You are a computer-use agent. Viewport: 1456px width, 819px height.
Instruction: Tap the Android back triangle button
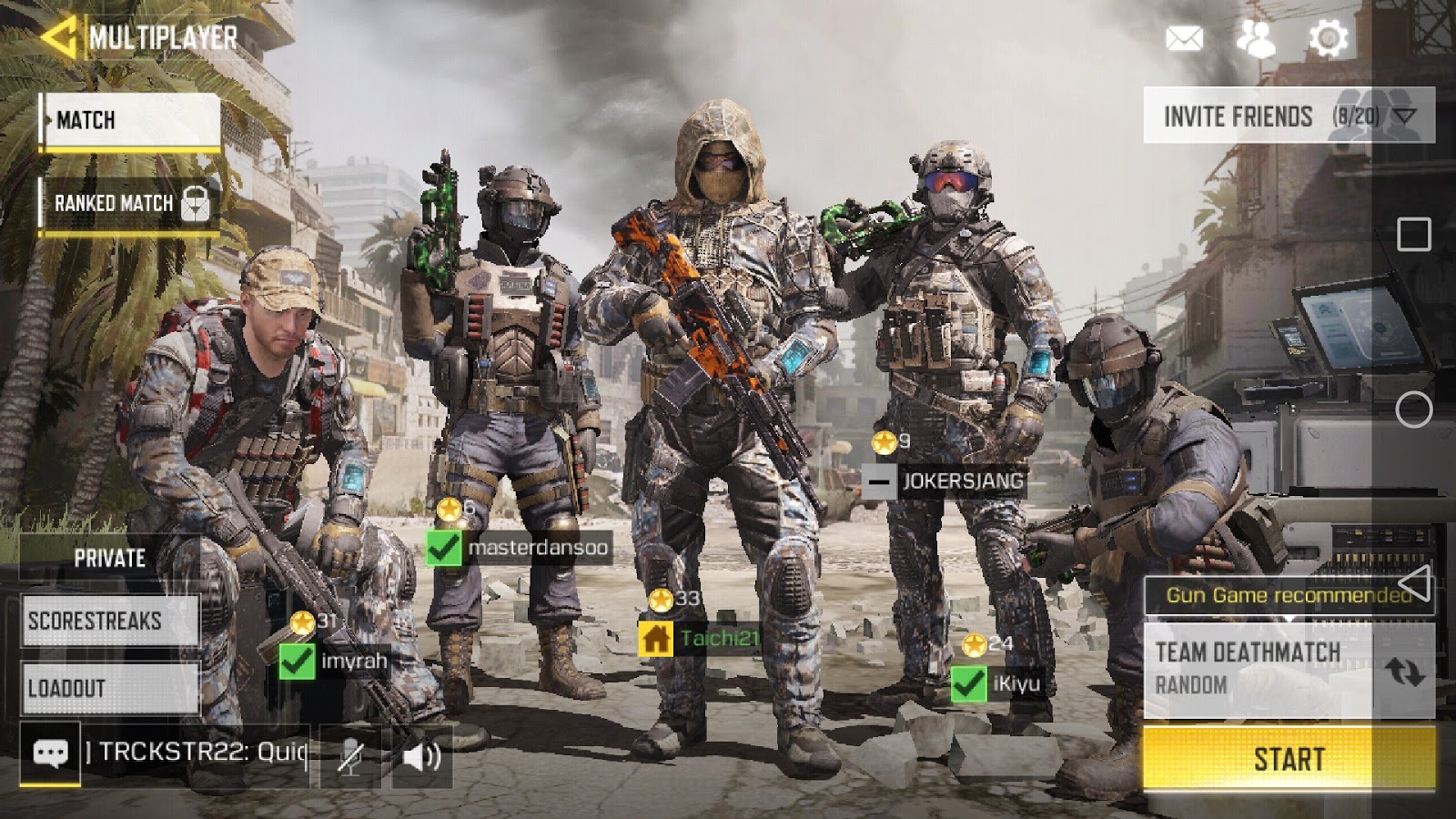point(1413,583)
